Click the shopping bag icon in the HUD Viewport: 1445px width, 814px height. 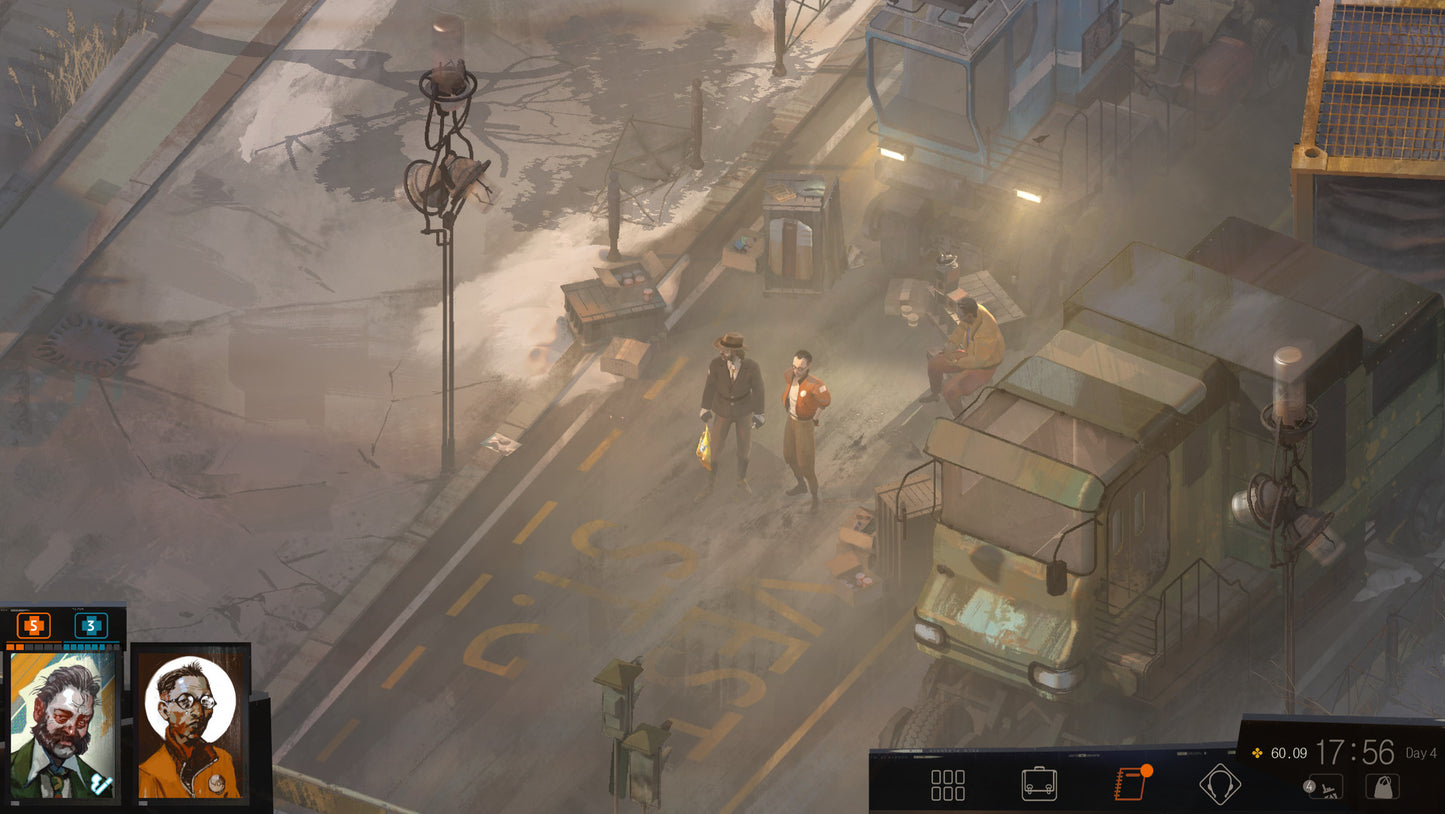pos(1383,787)
